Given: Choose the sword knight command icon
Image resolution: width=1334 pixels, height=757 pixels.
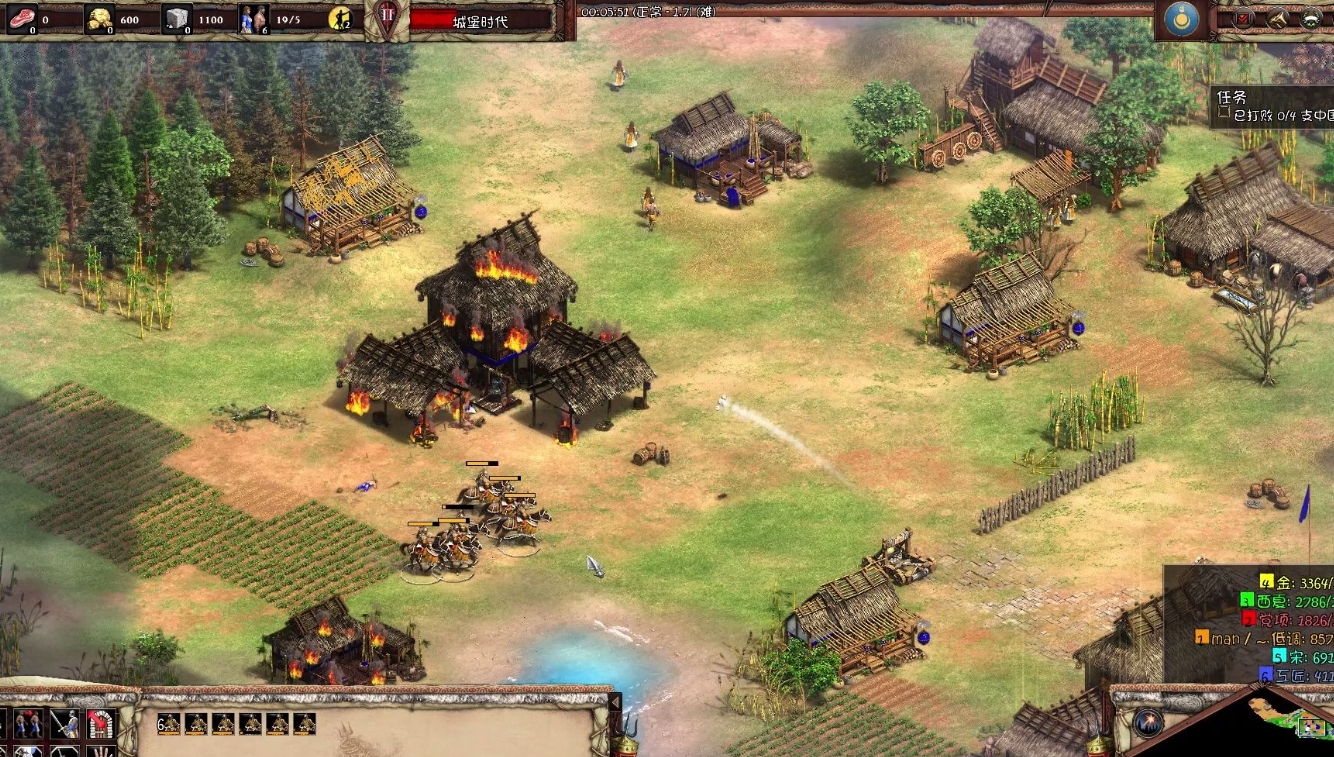Looking at the screenshot, I should tap(65, 722).
